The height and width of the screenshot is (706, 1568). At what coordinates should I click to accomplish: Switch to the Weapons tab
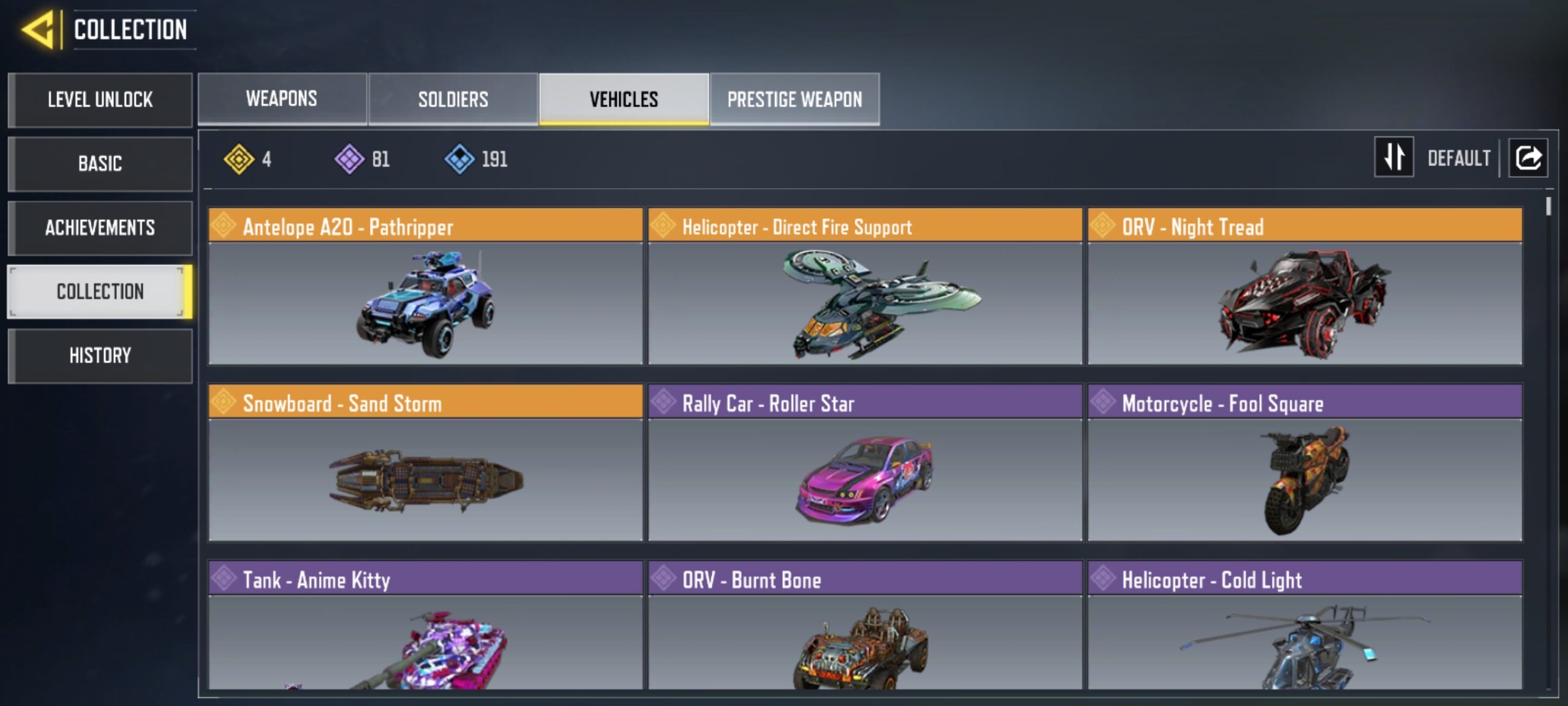(x=281, y=99)
